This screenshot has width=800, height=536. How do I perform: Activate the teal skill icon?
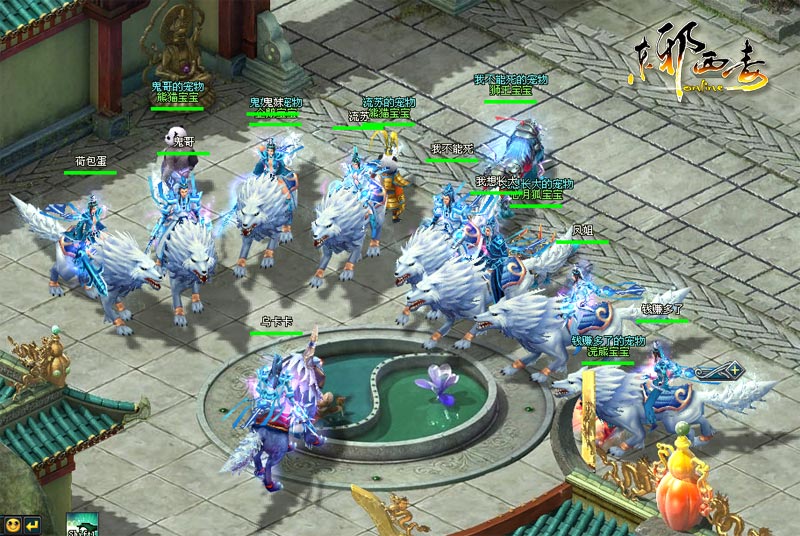(x=80, y=523)
